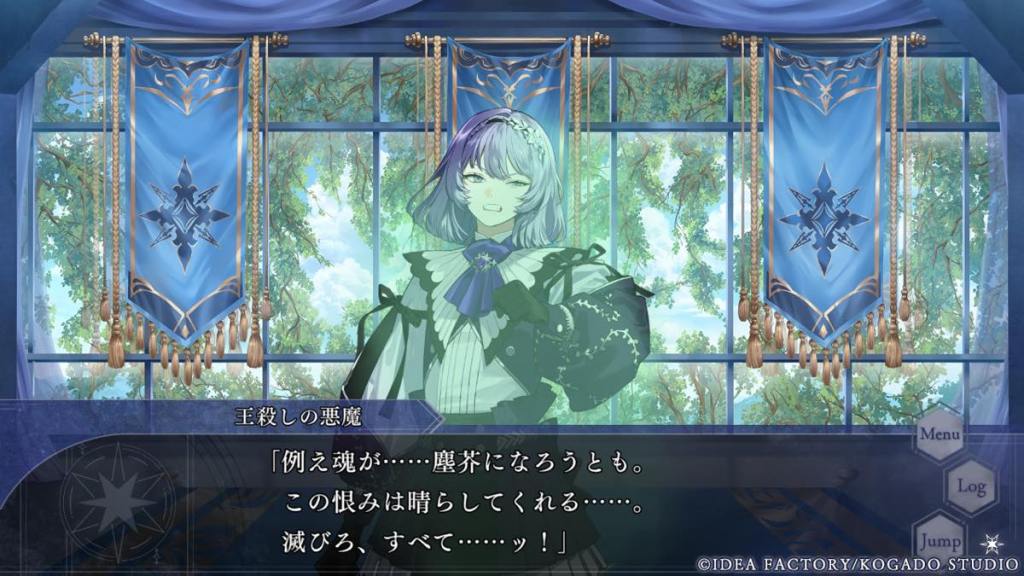
Task: Show the dialogue Log
Action: click(x=971, y=486)
